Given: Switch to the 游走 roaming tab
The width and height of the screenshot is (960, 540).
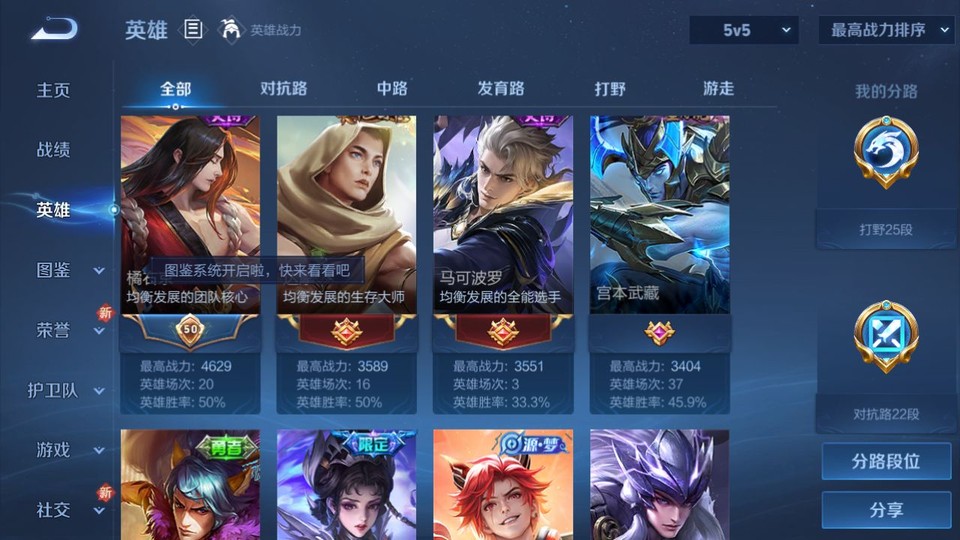Looking at the screenshot, I should point(718,88).
